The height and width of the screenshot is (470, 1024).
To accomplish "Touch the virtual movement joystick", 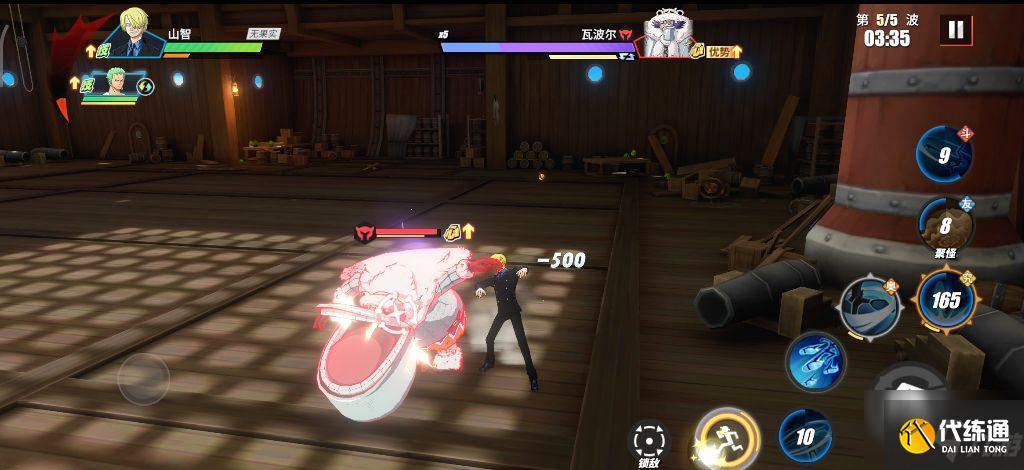I will coord(143,378).
